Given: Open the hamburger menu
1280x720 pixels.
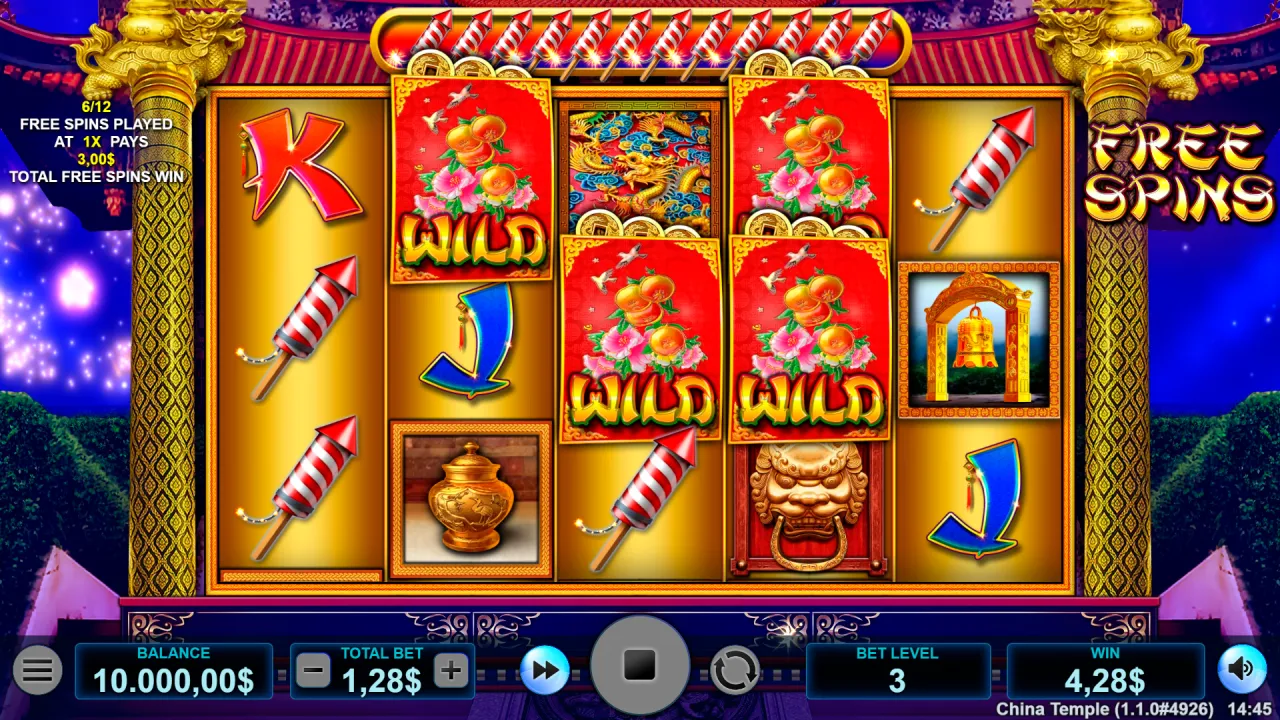Looking at the screenshot, I should 38,670.
